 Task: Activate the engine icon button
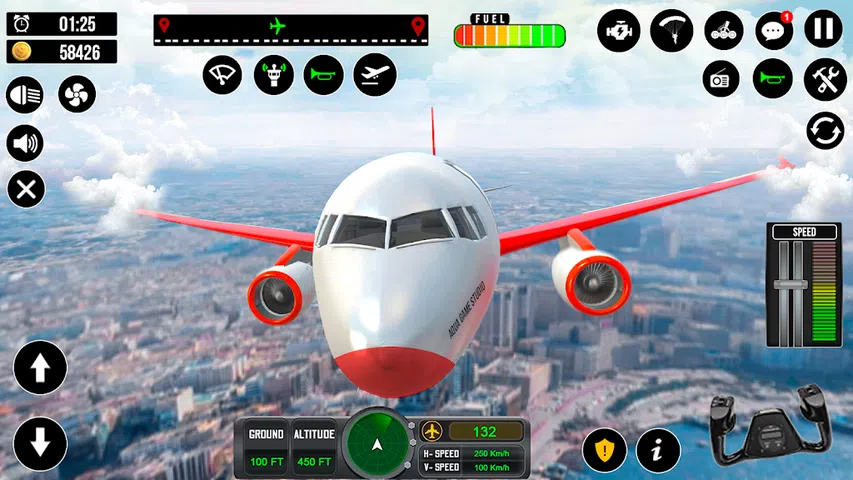pyautogui.click(x=619, y=31)
